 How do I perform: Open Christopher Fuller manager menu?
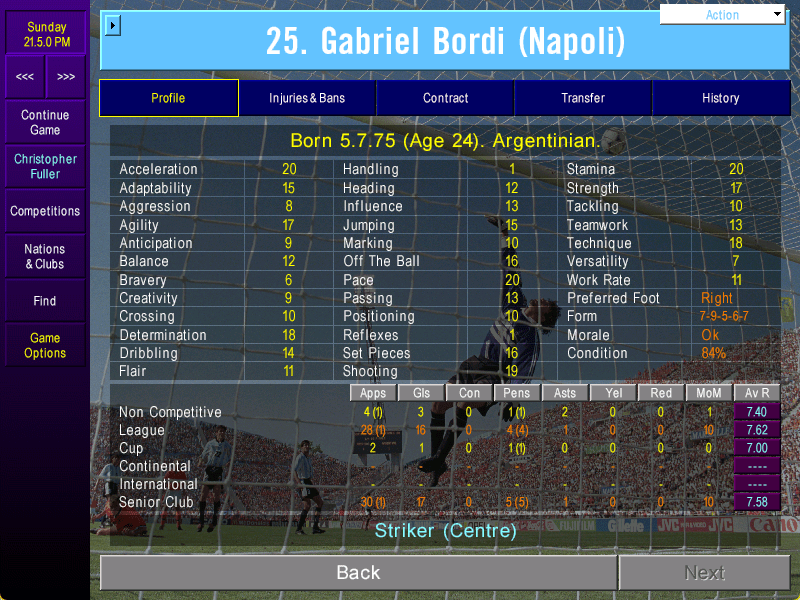[x=45, y=166]
